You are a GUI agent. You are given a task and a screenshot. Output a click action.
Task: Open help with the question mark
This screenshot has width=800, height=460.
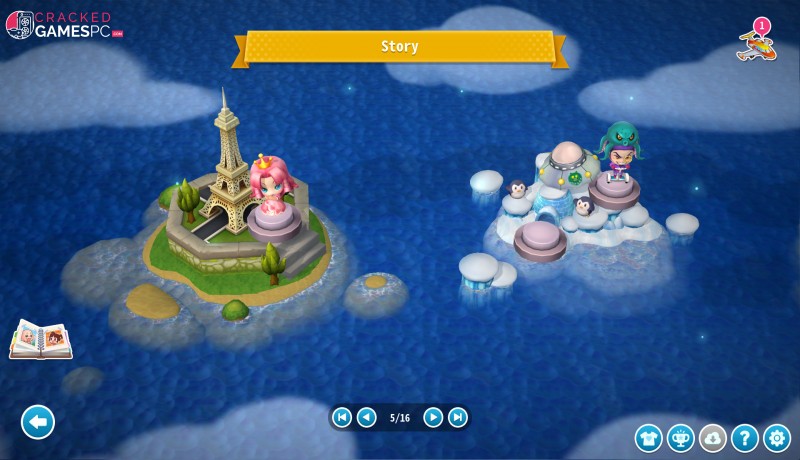pos(744,438)
